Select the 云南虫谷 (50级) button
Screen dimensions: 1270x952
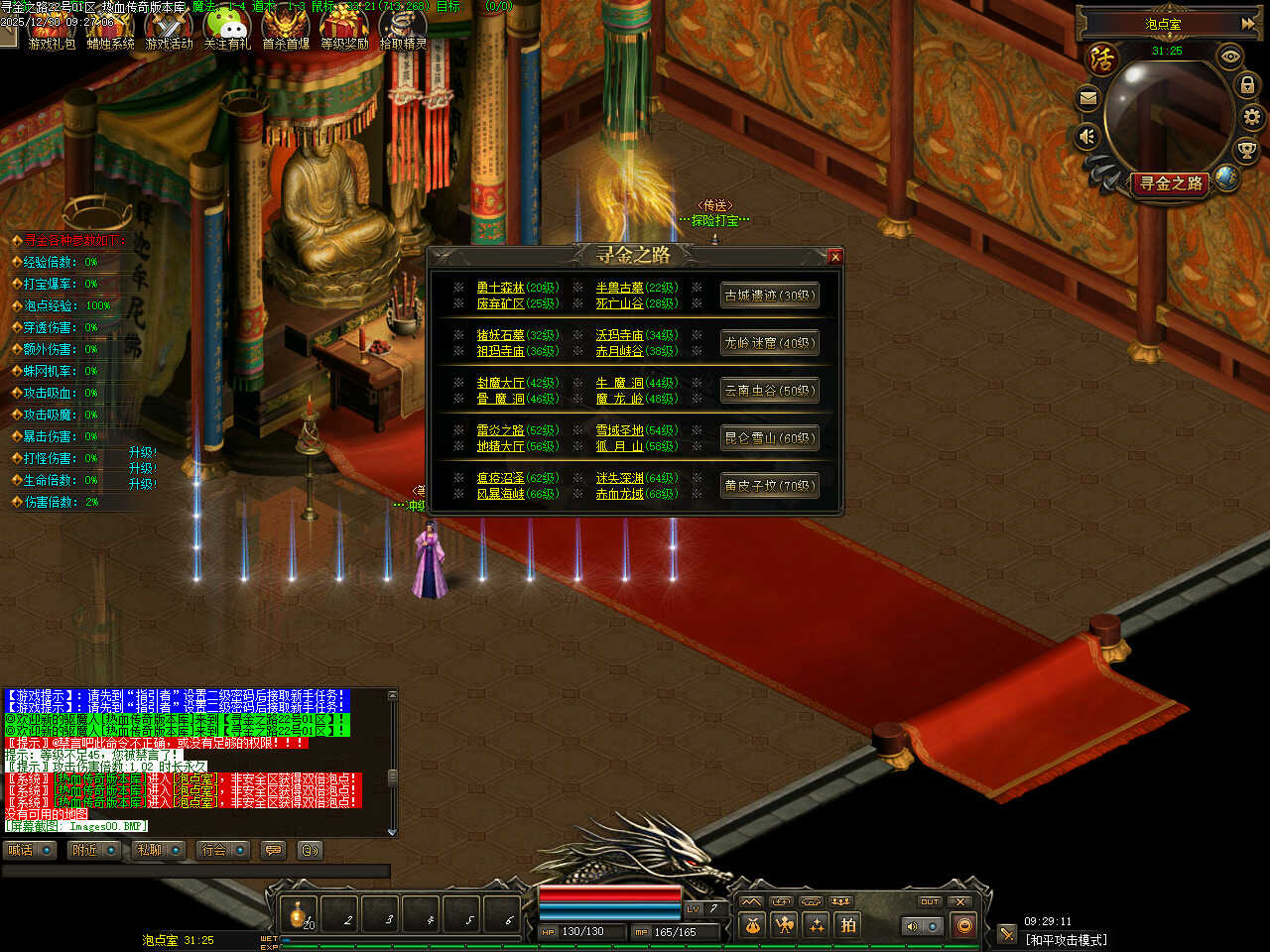pos(769,391)
